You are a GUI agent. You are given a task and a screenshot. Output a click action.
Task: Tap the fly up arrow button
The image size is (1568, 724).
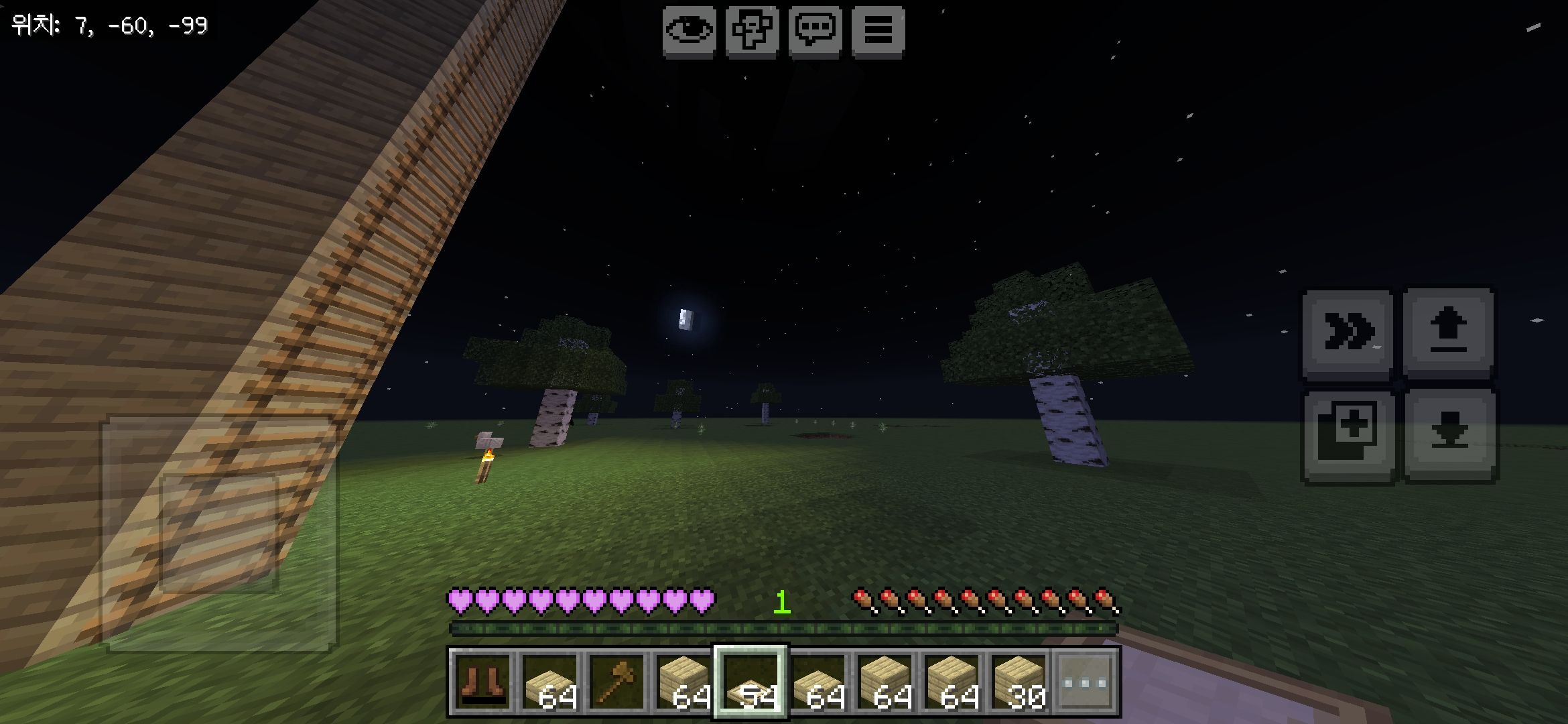pos(1448,333)
